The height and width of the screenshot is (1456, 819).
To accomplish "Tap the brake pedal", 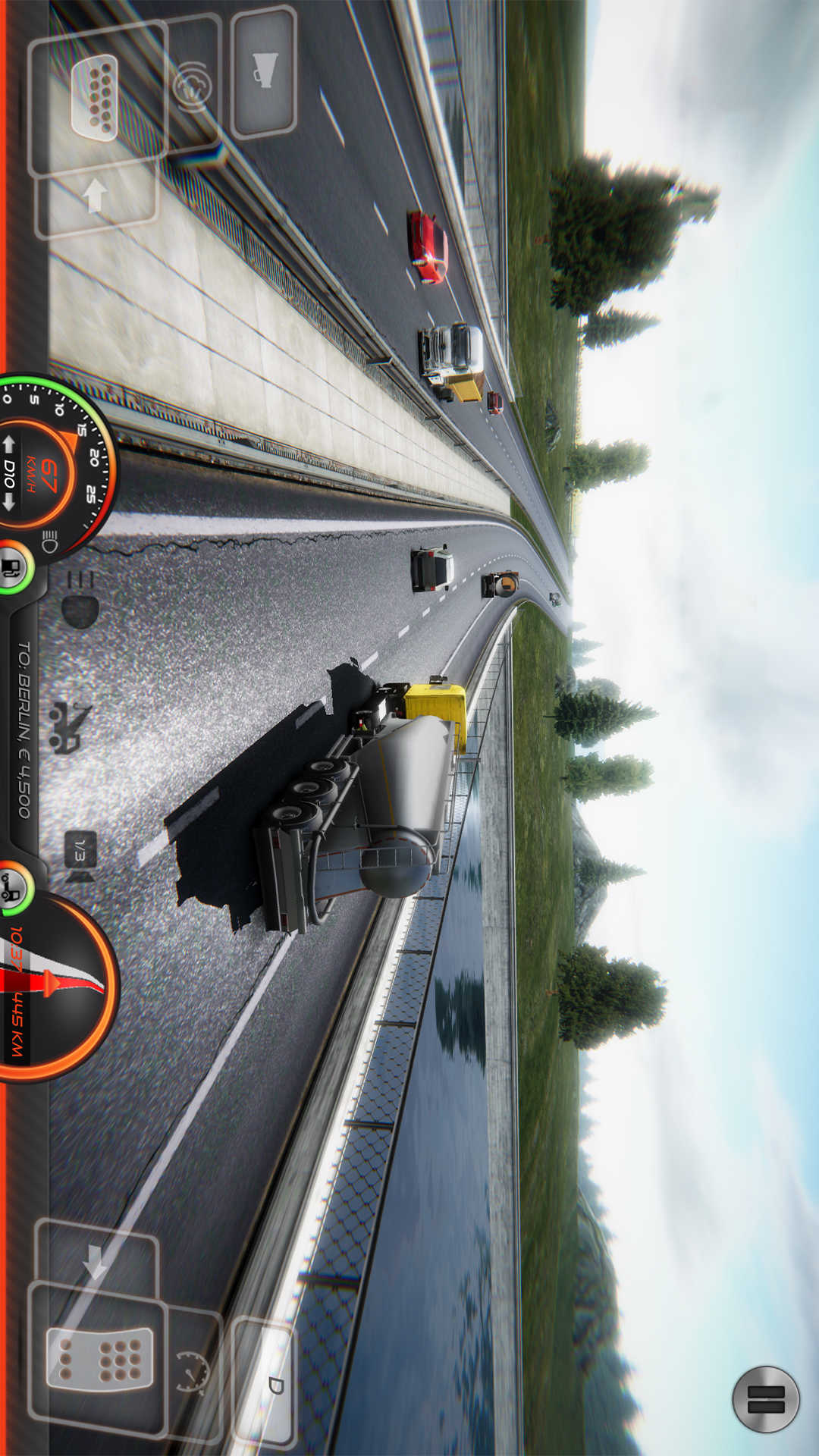I will pos(96,99).
